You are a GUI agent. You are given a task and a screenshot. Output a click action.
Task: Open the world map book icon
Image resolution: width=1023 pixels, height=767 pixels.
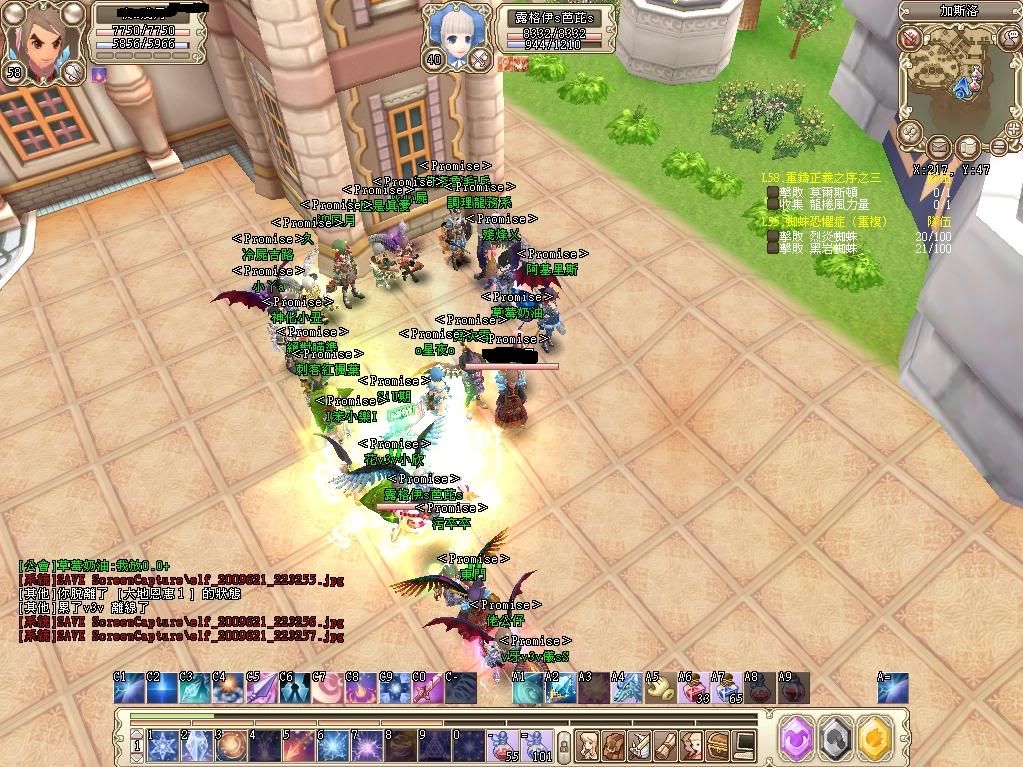(x=967, y=148)
